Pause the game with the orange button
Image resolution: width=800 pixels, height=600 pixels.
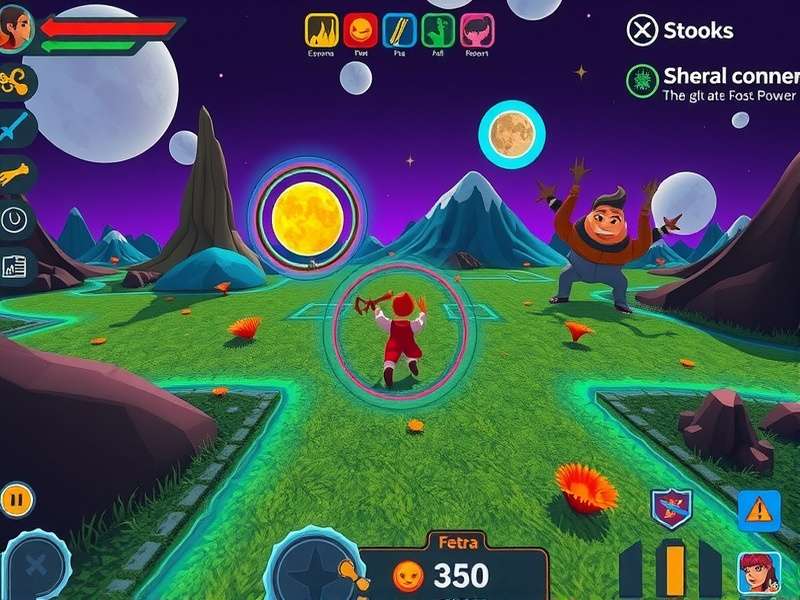(17, 498)
